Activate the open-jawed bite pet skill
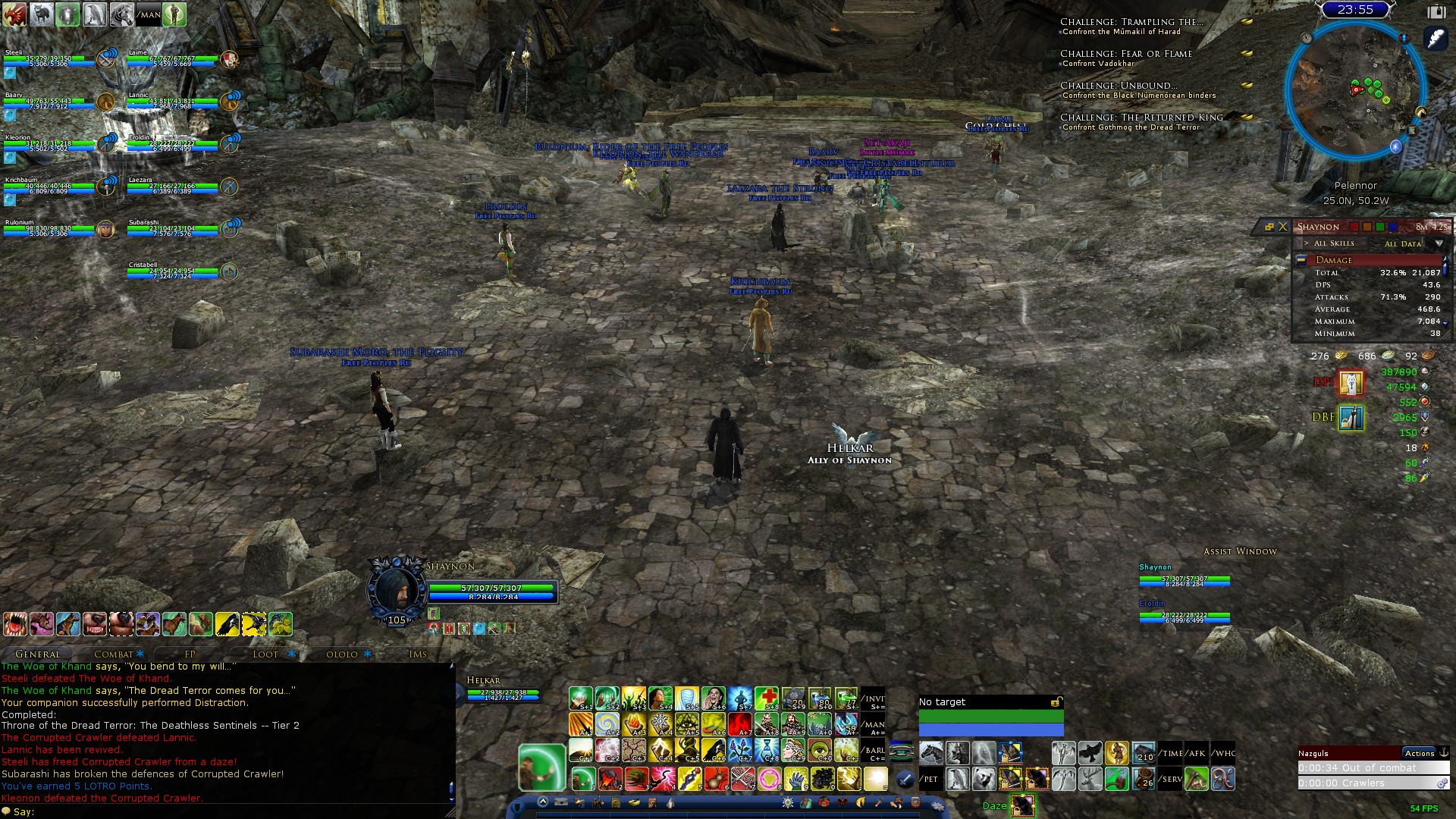The image size is (1456, 819). [15, 624]
